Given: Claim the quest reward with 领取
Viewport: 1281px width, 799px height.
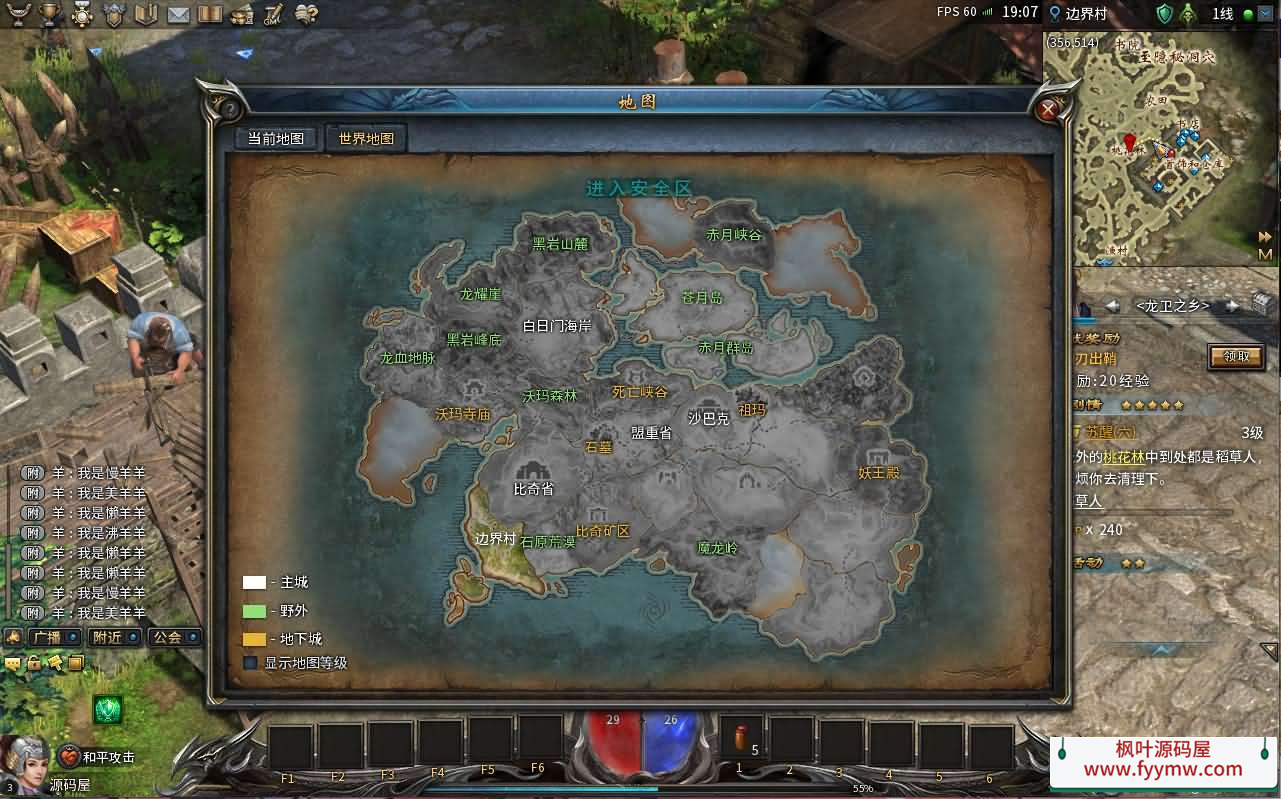Looking at the screenshot, I should (1236, 356).
